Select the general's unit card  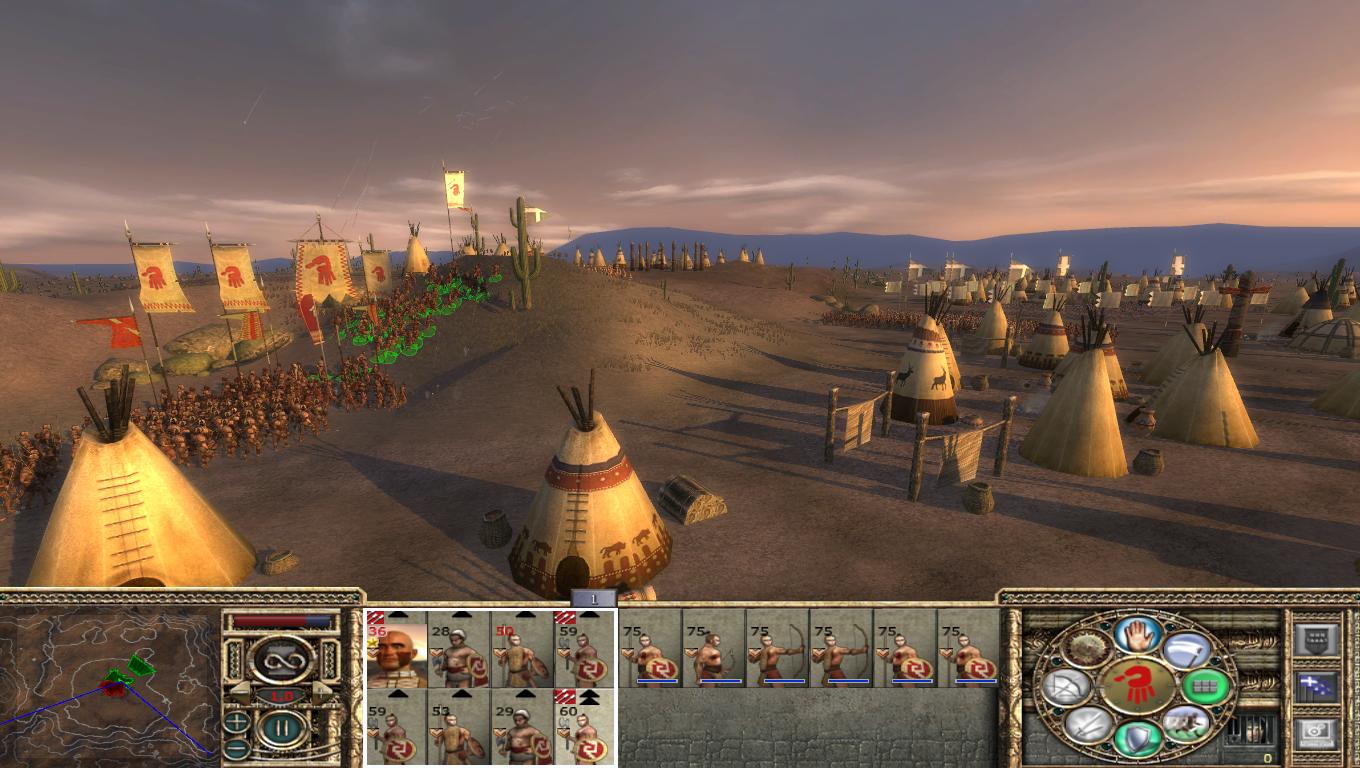[397, 648]
